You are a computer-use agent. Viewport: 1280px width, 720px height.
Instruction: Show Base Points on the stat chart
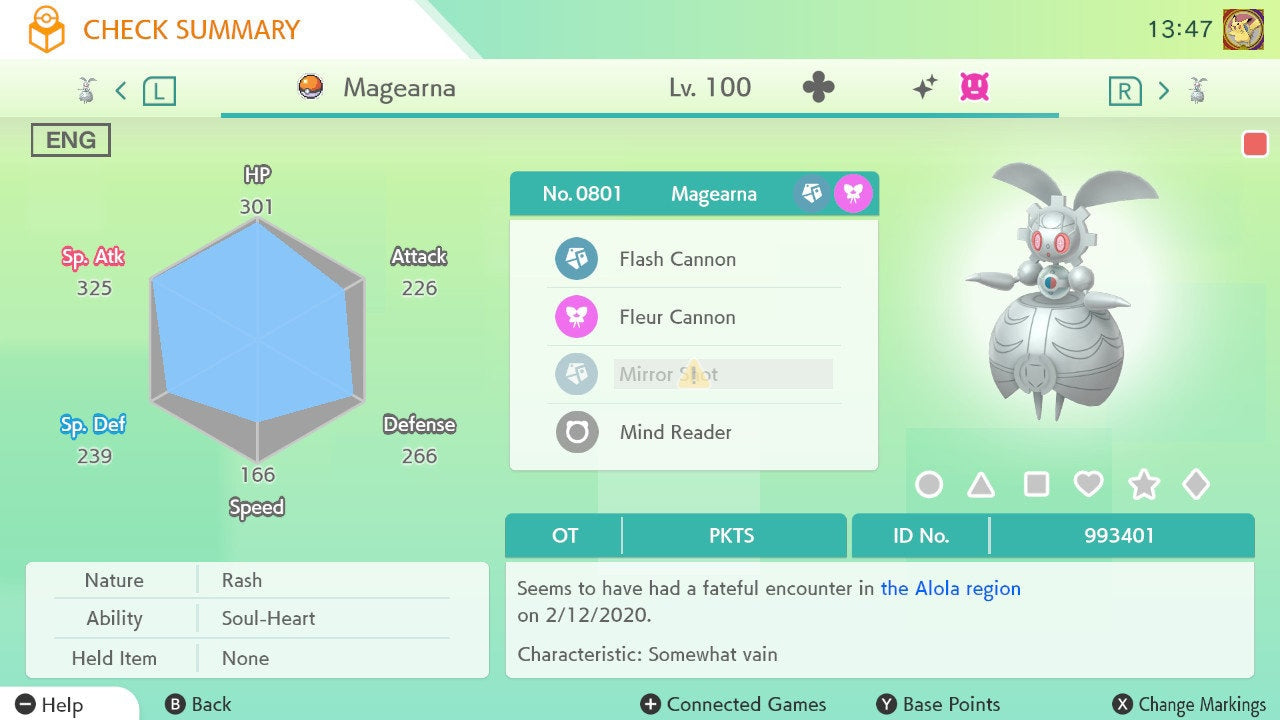(x=938, y=705)
